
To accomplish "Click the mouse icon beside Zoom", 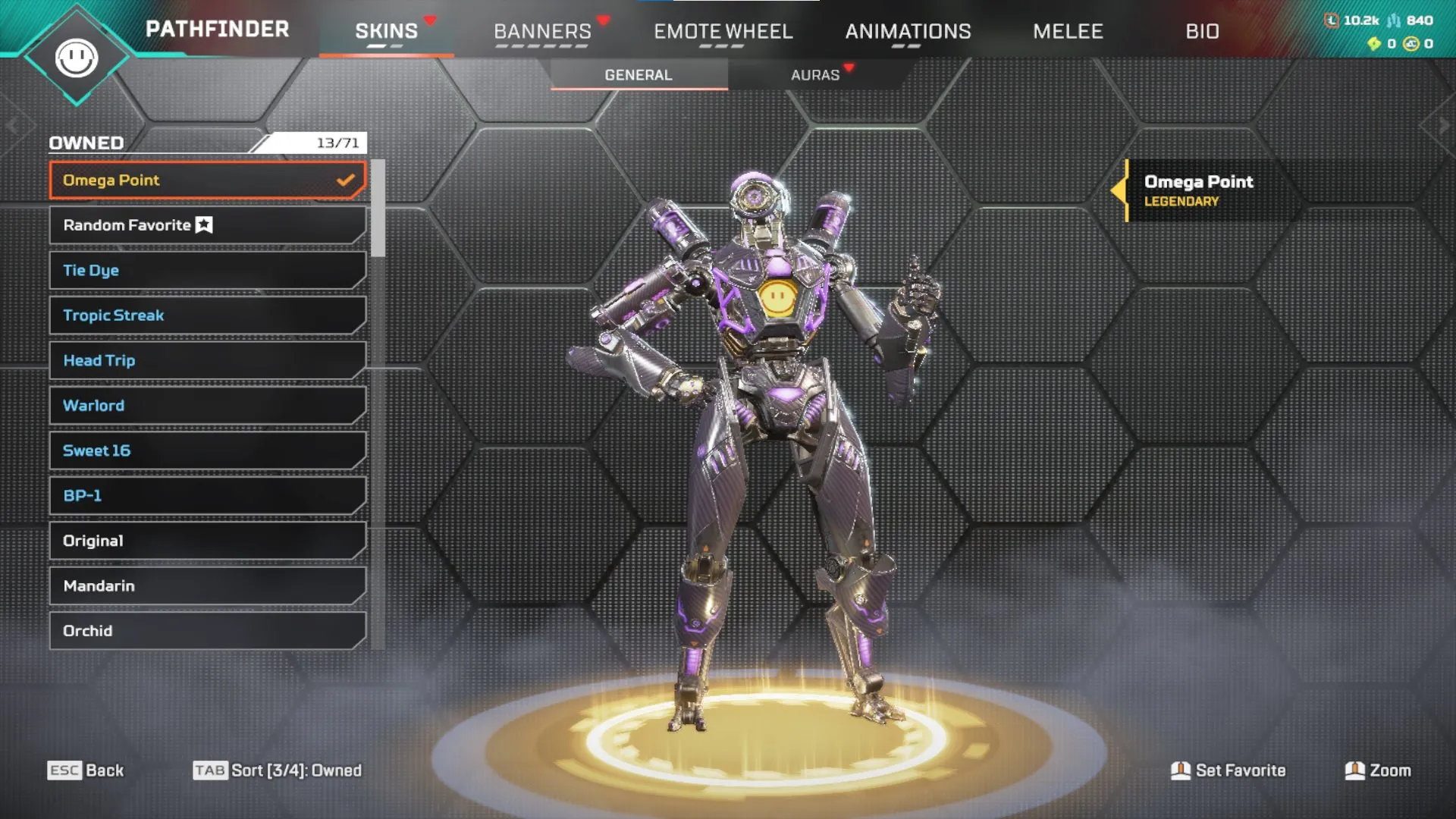I will click(x=1357, y=770).
